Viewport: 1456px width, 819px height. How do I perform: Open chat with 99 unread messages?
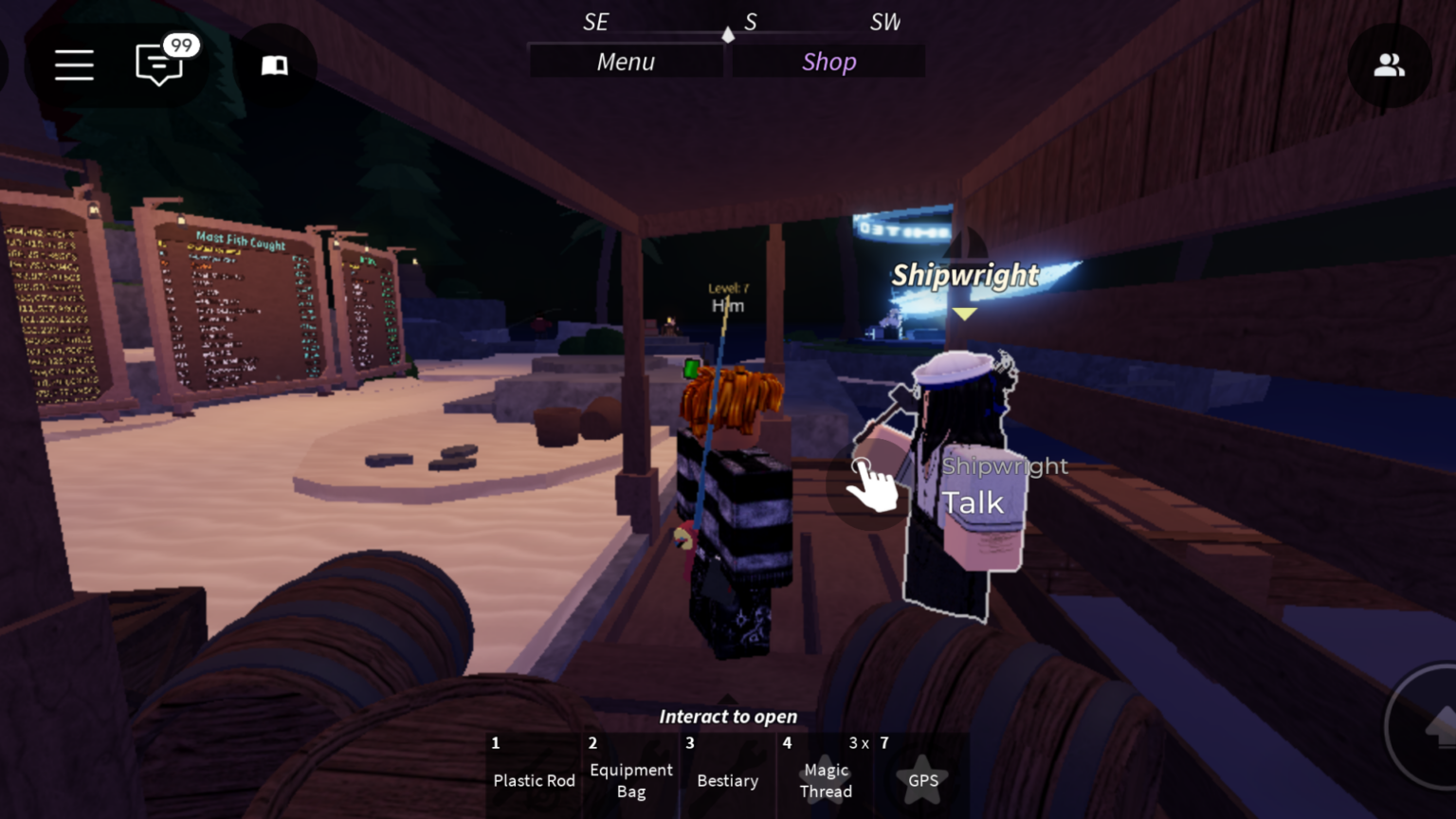pyautogui.click(x=159, y=66)
